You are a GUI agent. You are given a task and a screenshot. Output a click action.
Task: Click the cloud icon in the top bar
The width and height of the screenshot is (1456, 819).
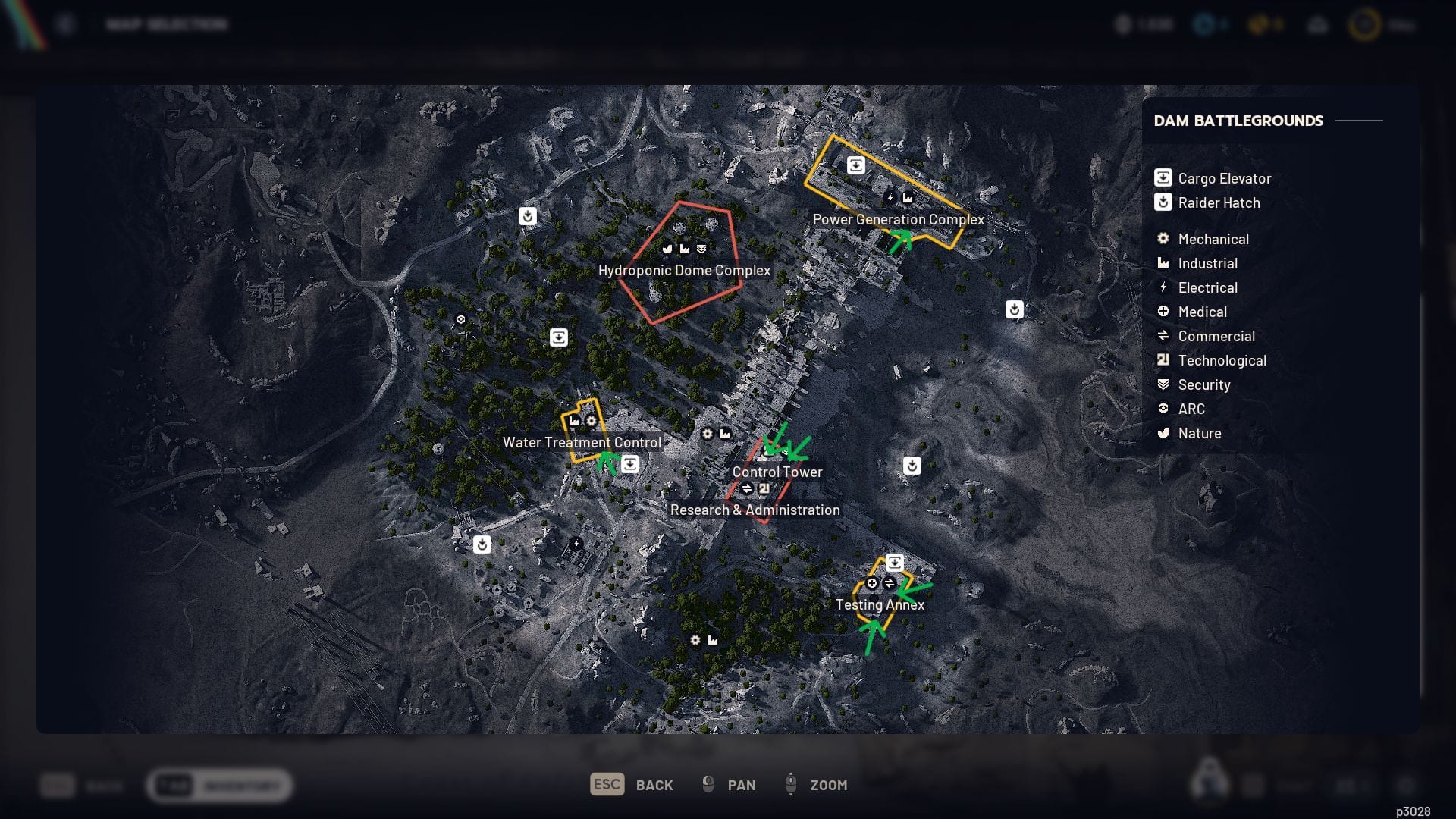[x=1318, y=24]
